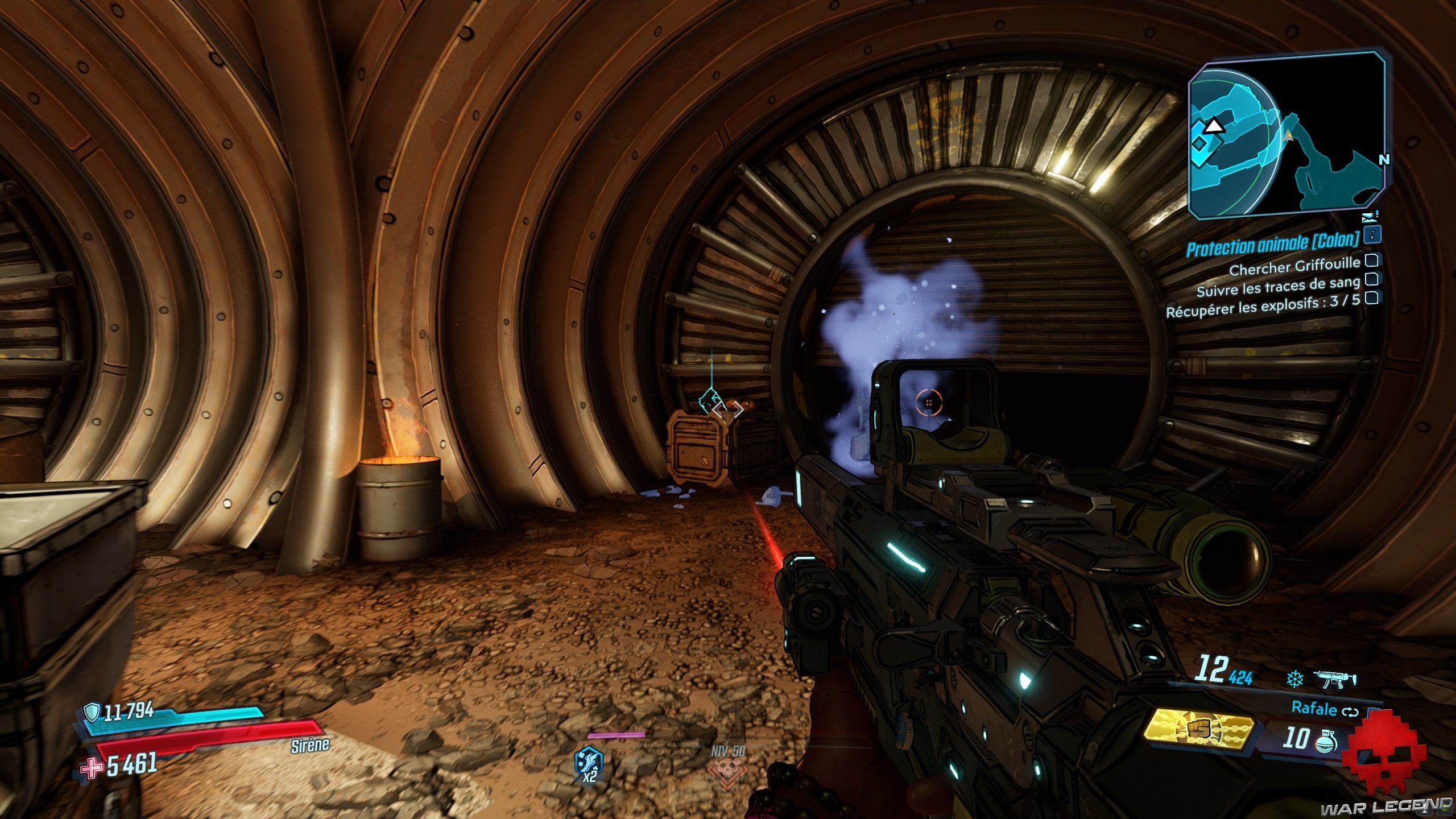Open the minimap in the corner

1287,135
